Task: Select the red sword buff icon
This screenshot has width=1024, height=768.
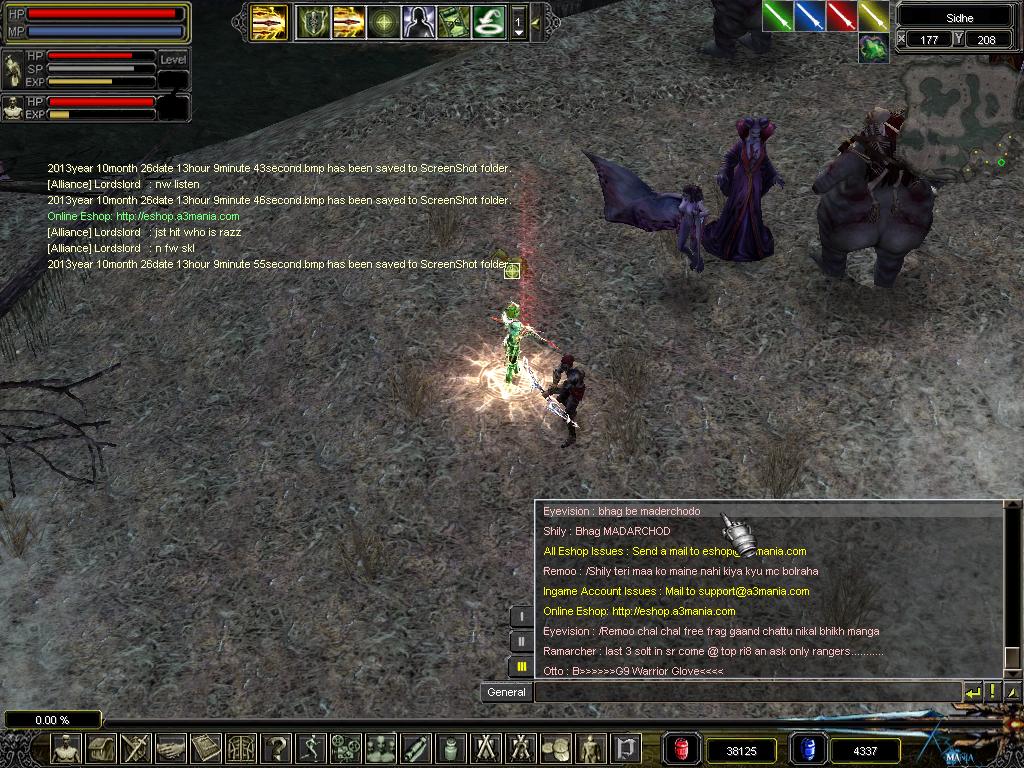Action: [x=842, y=16]
